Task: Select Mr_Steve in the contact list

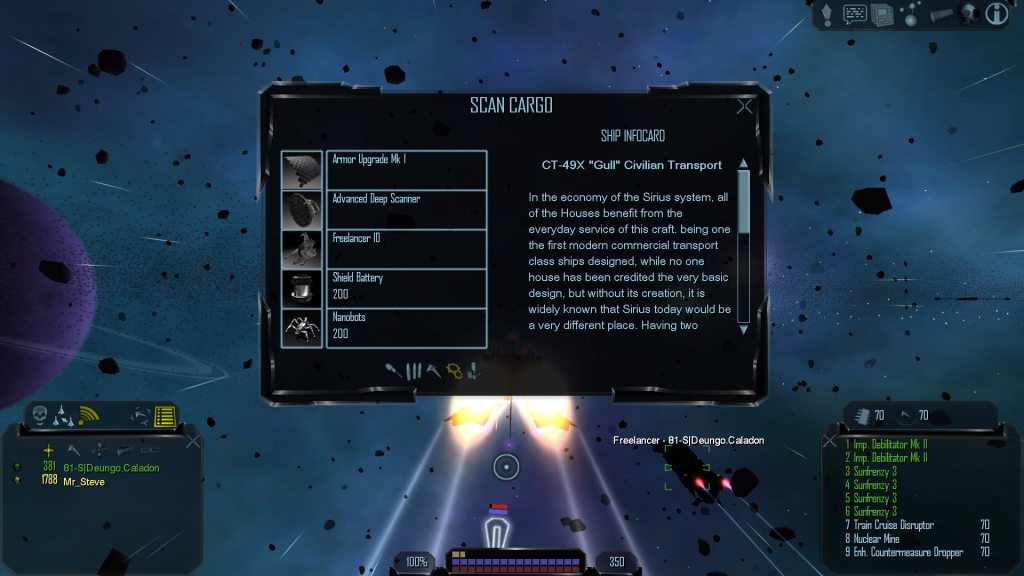Action: [84, 481]
